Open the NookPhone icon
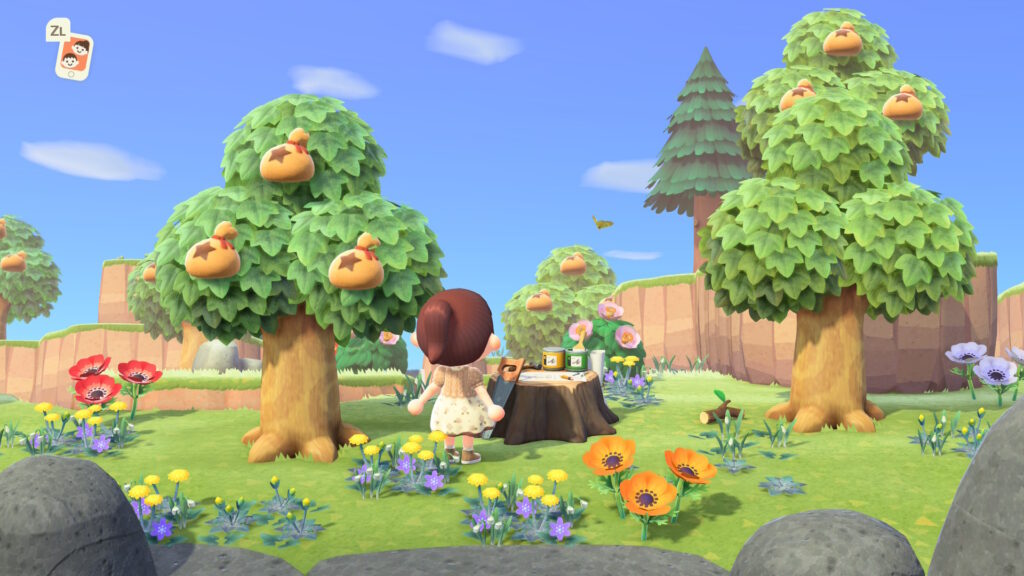 73,56
